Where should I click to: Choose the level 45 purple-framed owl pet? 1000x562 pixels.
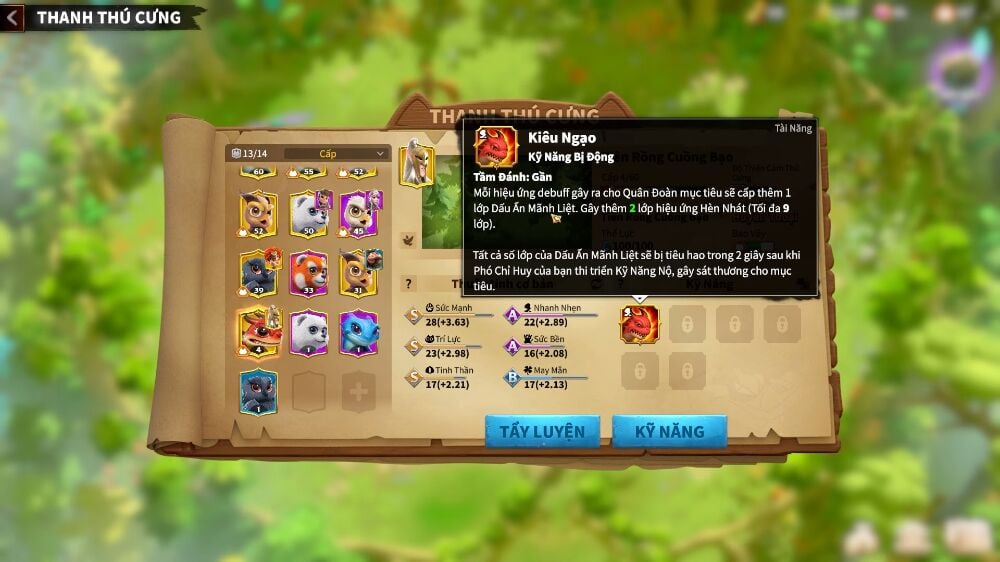pos(359,213)
